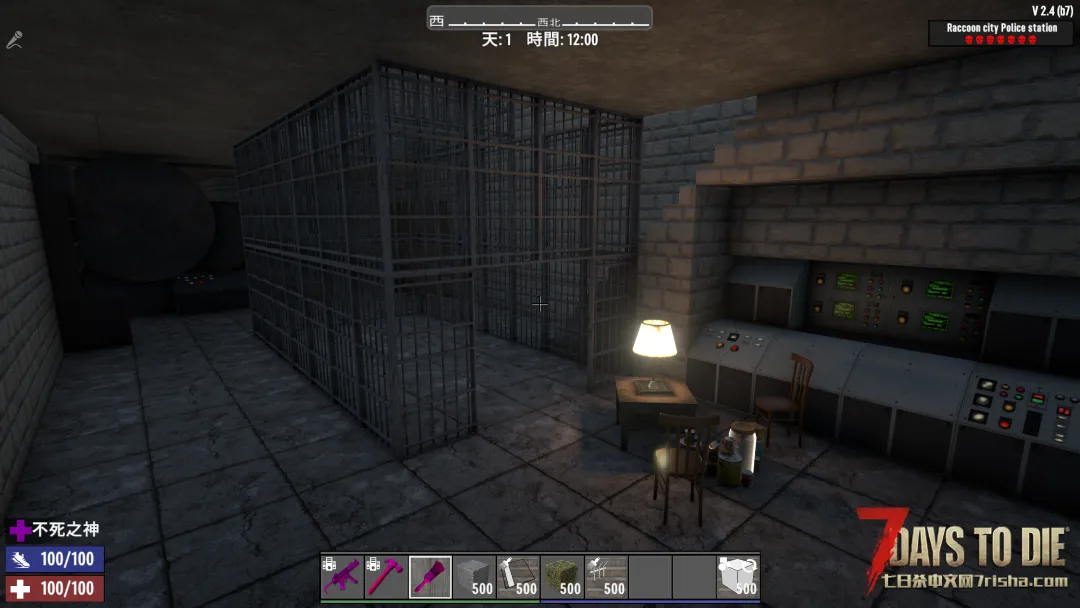Click the purple god-mode buff icon
The image size is (1080, 608).
(x=19, y=530)
